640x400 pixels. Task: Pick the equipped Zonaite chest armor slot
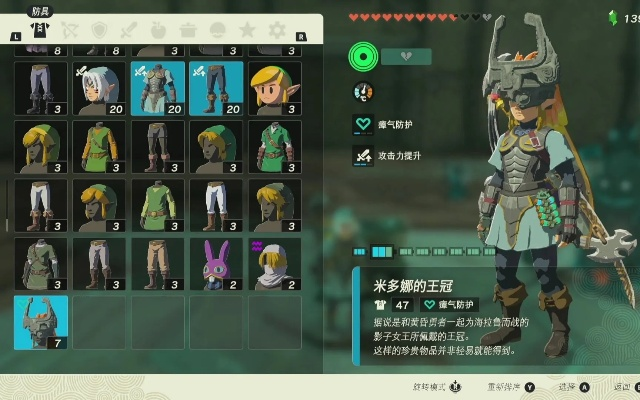pyautogui.click(x=158, y=88)
